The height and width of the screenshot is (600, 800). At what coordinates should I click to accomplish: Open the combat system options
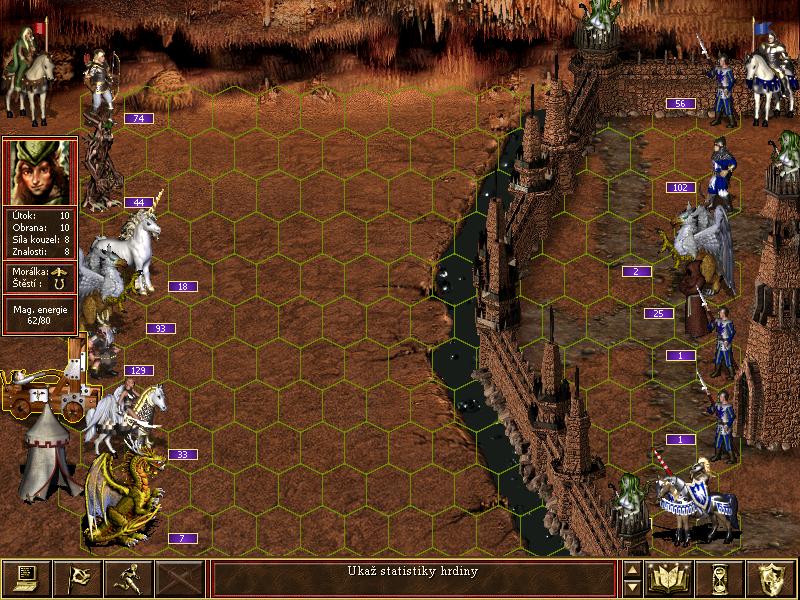click(26, 578)
